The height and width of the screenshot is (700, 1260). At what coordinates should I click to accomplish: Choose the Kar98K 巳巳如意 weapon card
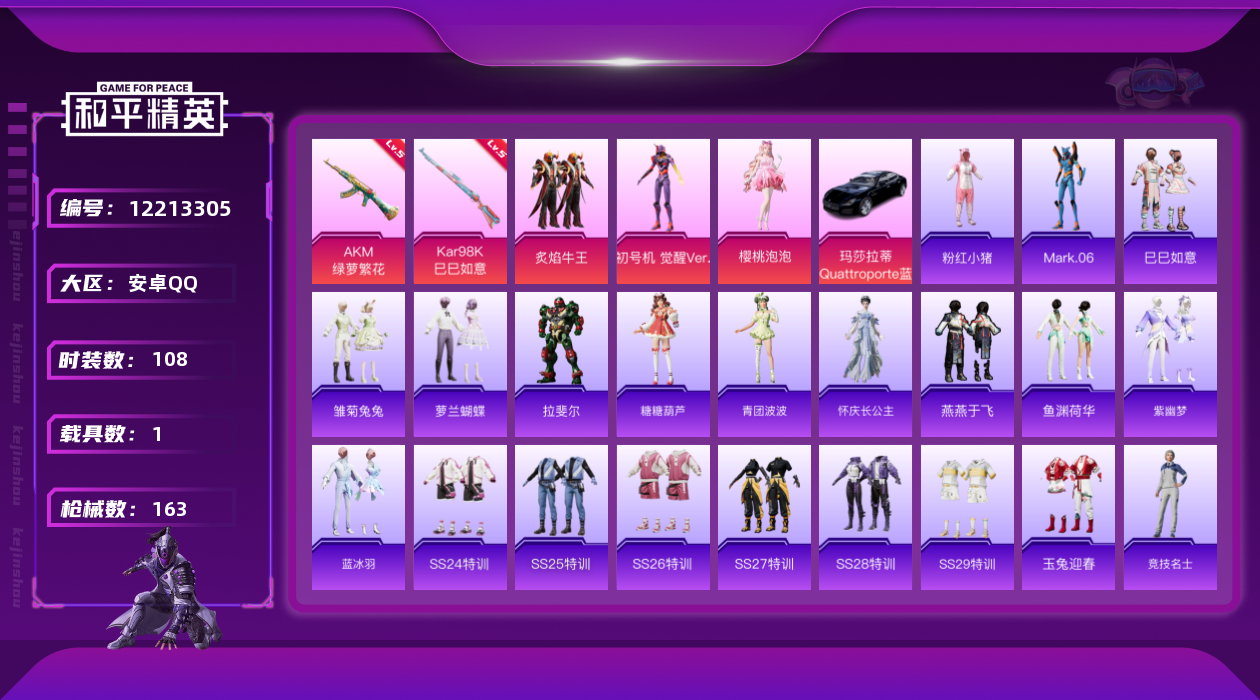tap(460, 211)
